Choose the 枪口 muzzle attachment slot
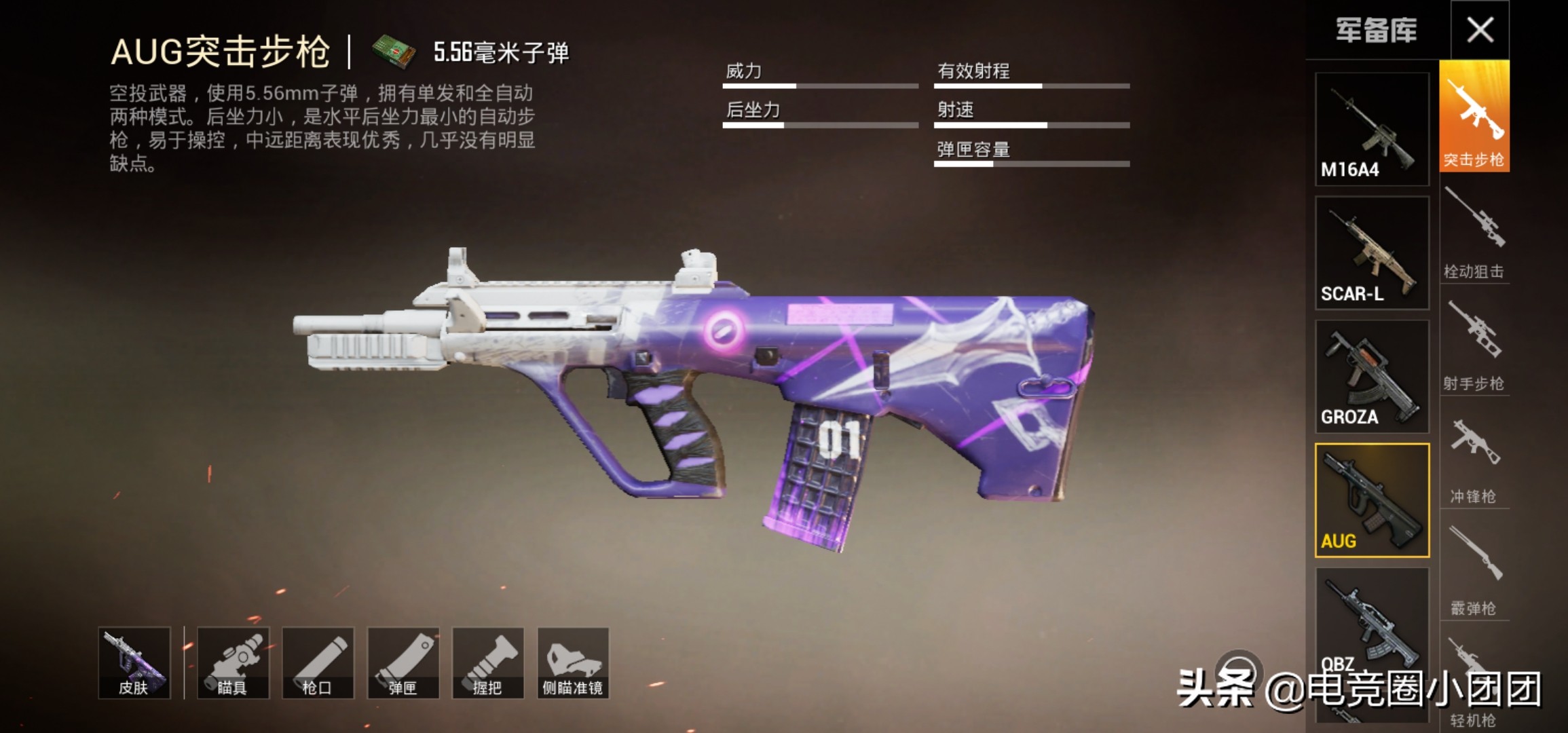The height and width of the screenshot is (733, 1568). 318,662
